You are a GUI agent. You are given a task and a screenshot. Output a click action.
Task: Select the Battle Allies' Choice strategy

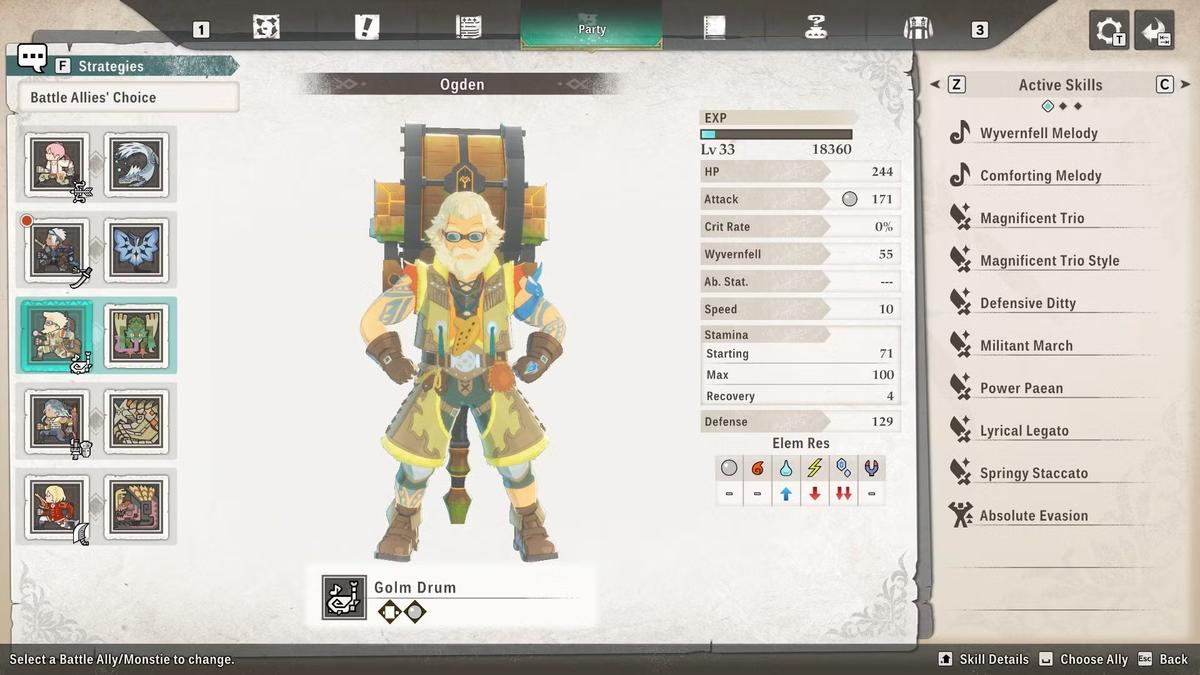click(128, 97)
